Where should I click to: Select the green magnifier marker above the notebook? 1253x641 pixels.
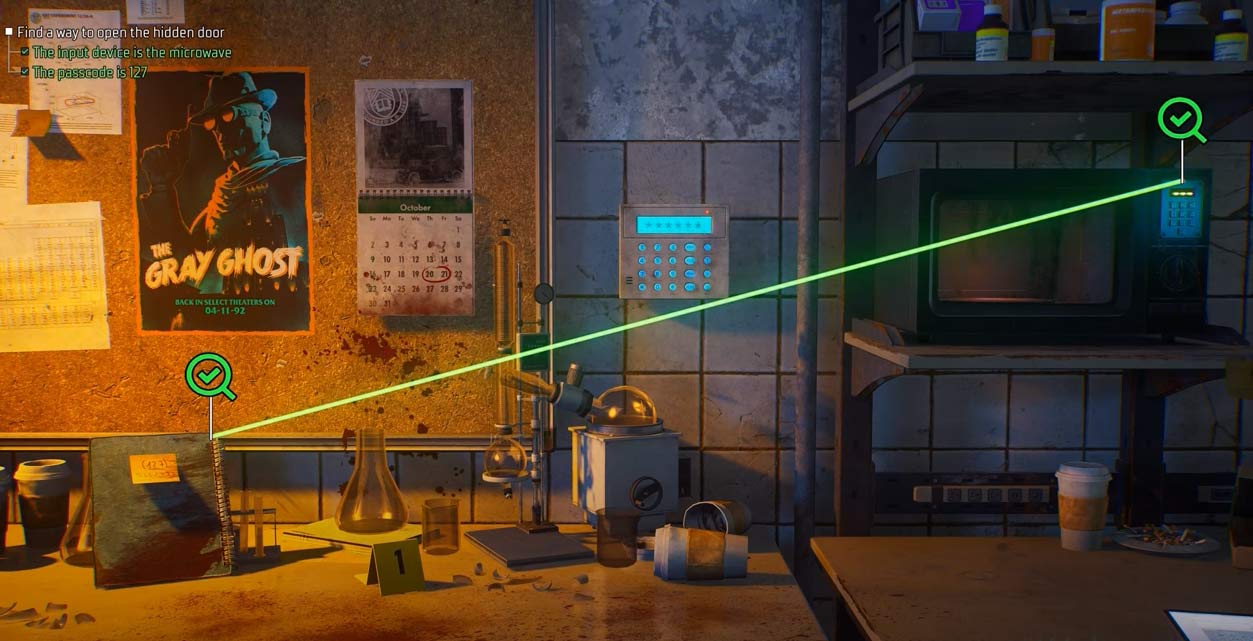209,376
